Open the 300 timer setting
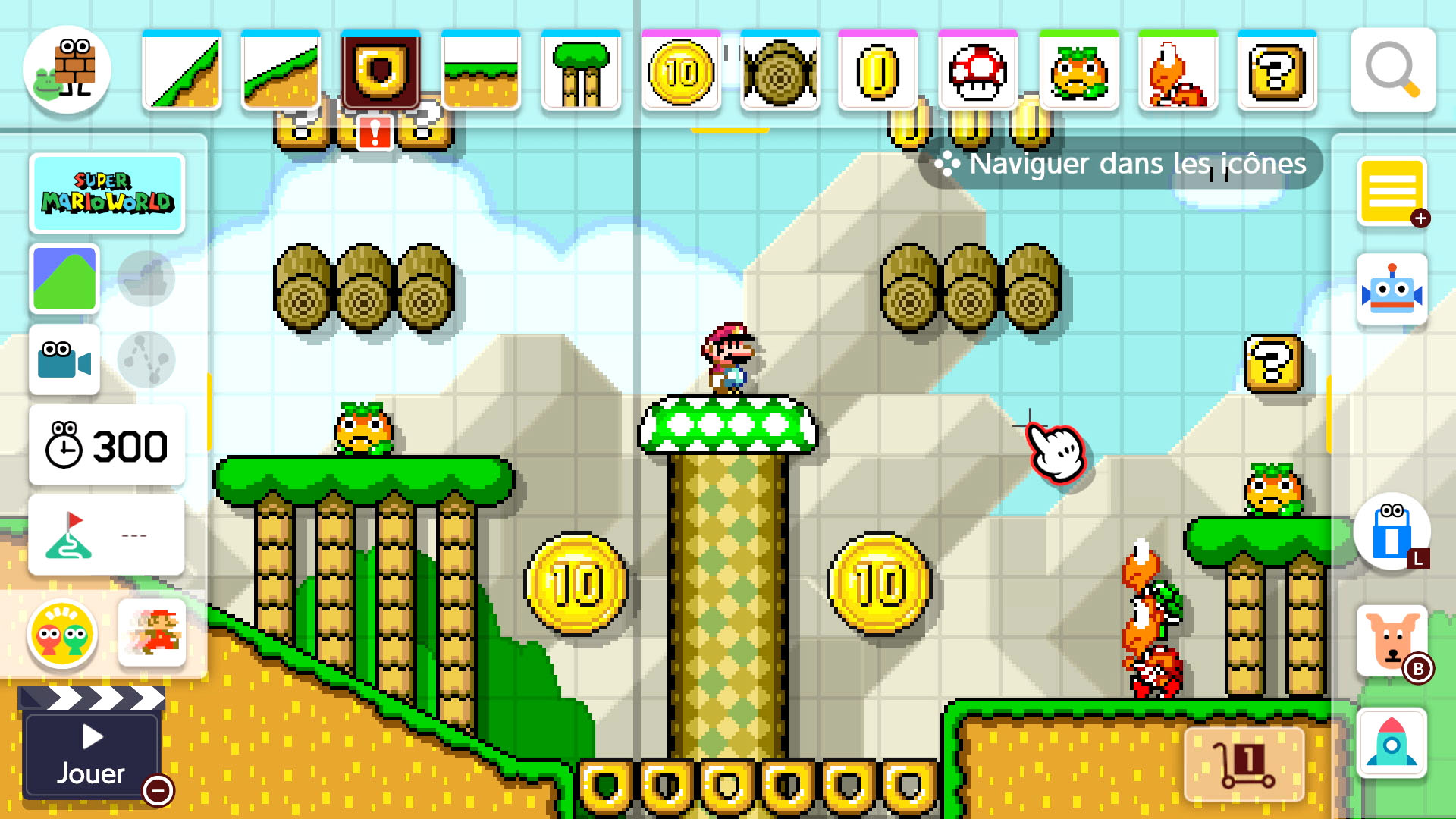The image size is (1456, 819). [x=107, y=446]
